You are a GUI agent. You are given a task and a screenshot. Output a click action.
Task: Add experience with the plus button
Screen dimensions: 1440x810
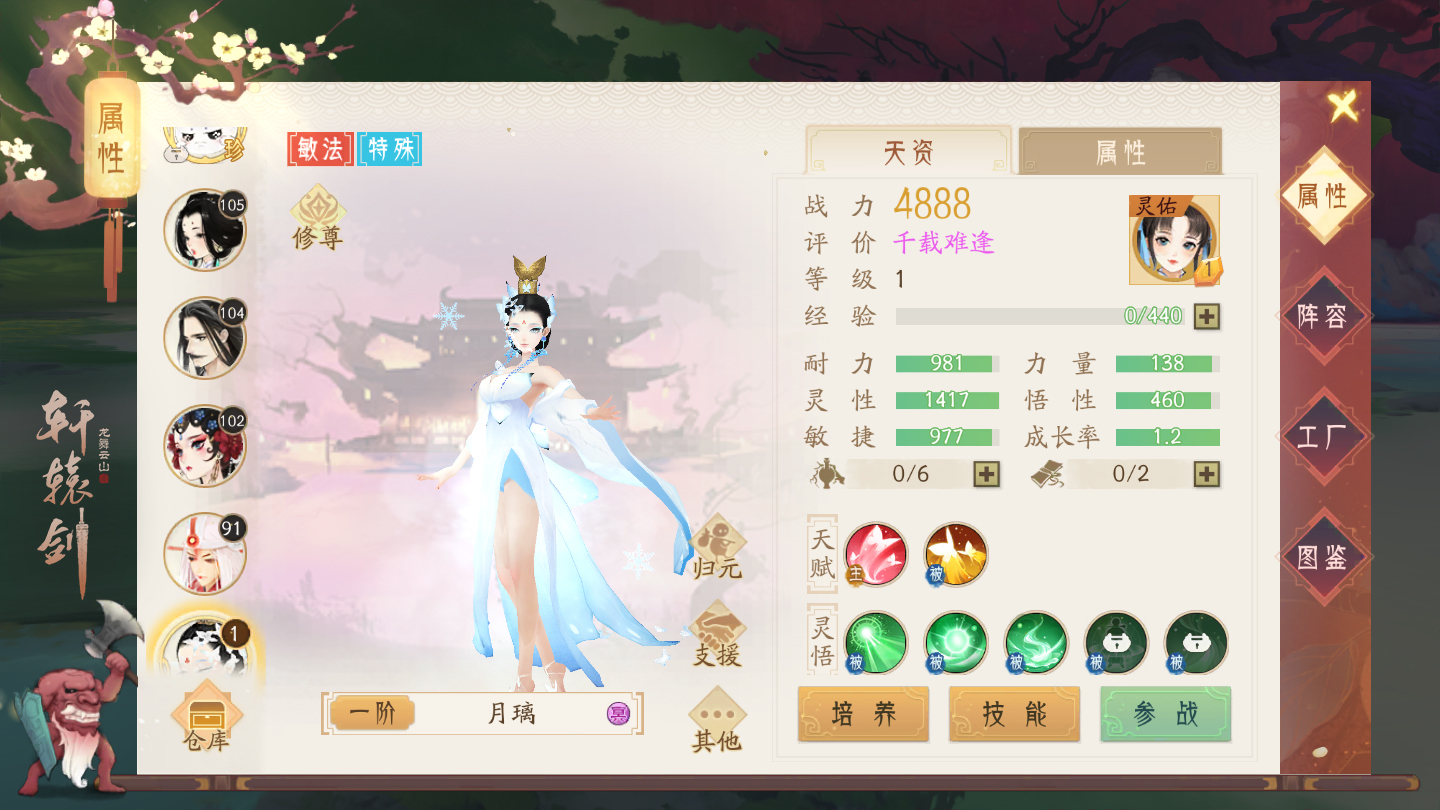click(x=1207, y=316)
